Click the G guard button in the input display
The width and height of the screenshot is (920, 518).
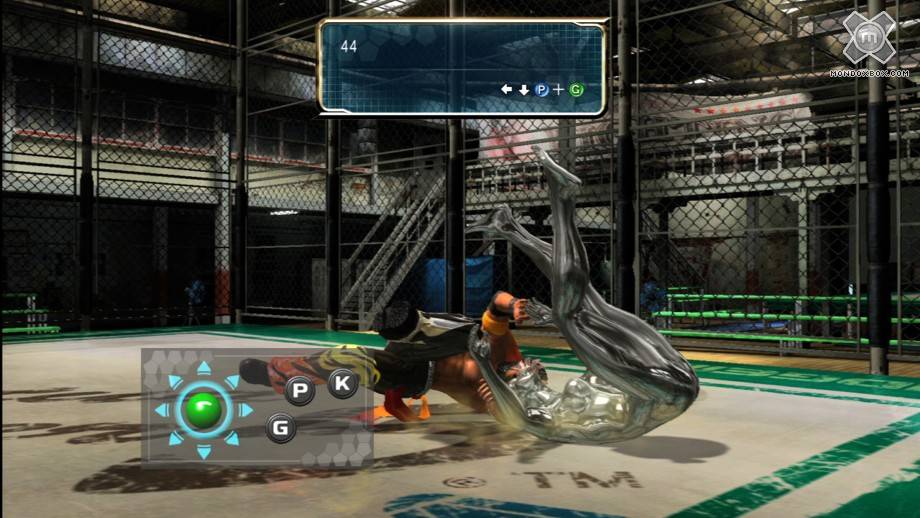pos(282,429)
